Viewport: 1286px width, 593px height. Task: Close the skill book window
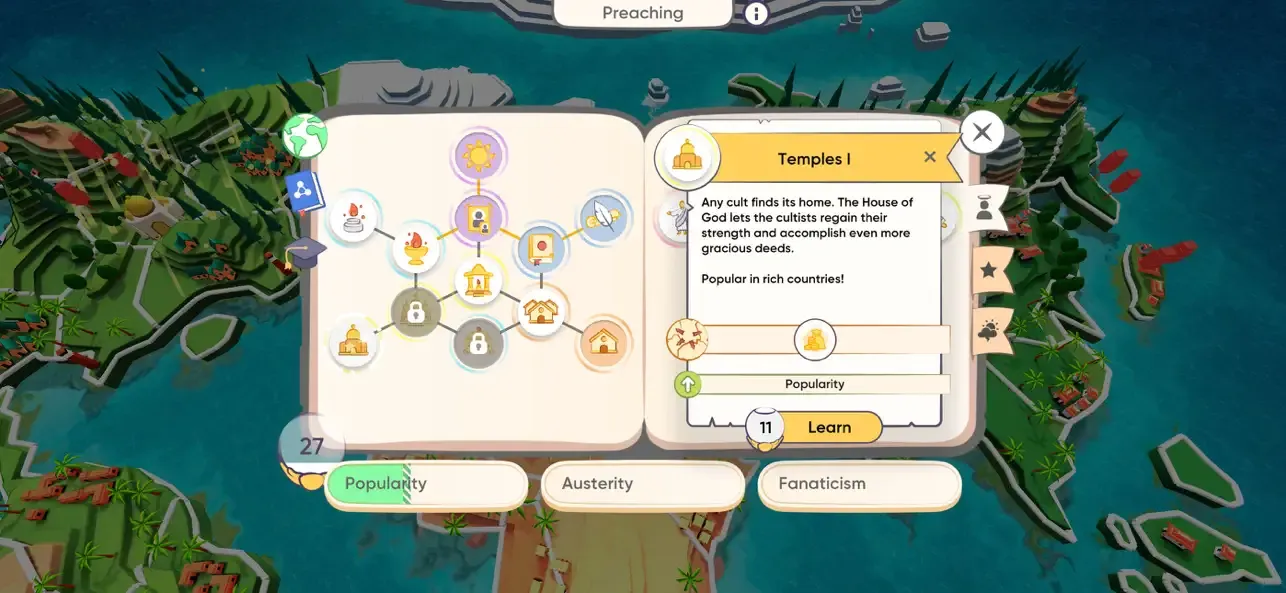982,132
